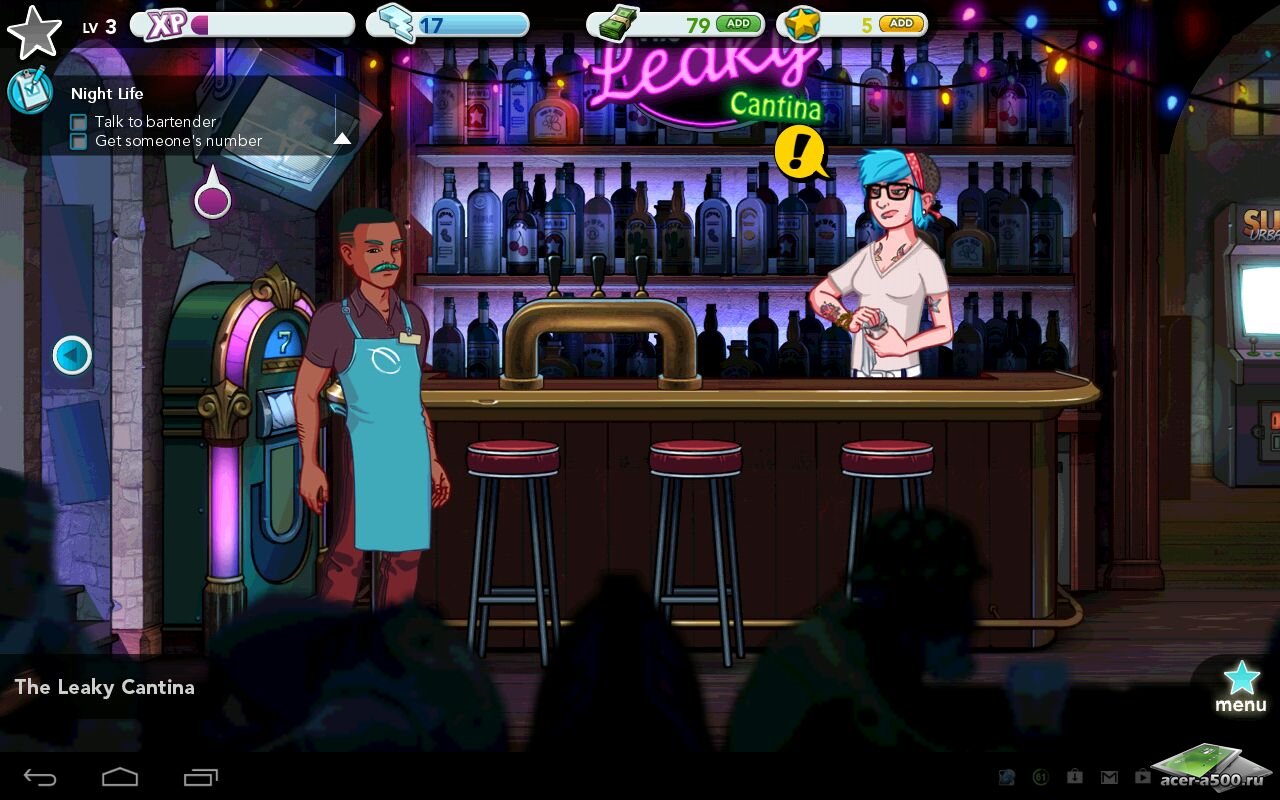Image resolution: width=1280 pixels, height=800 pixels.
Task: Tap the Android home button
Action: coord(120,776)
